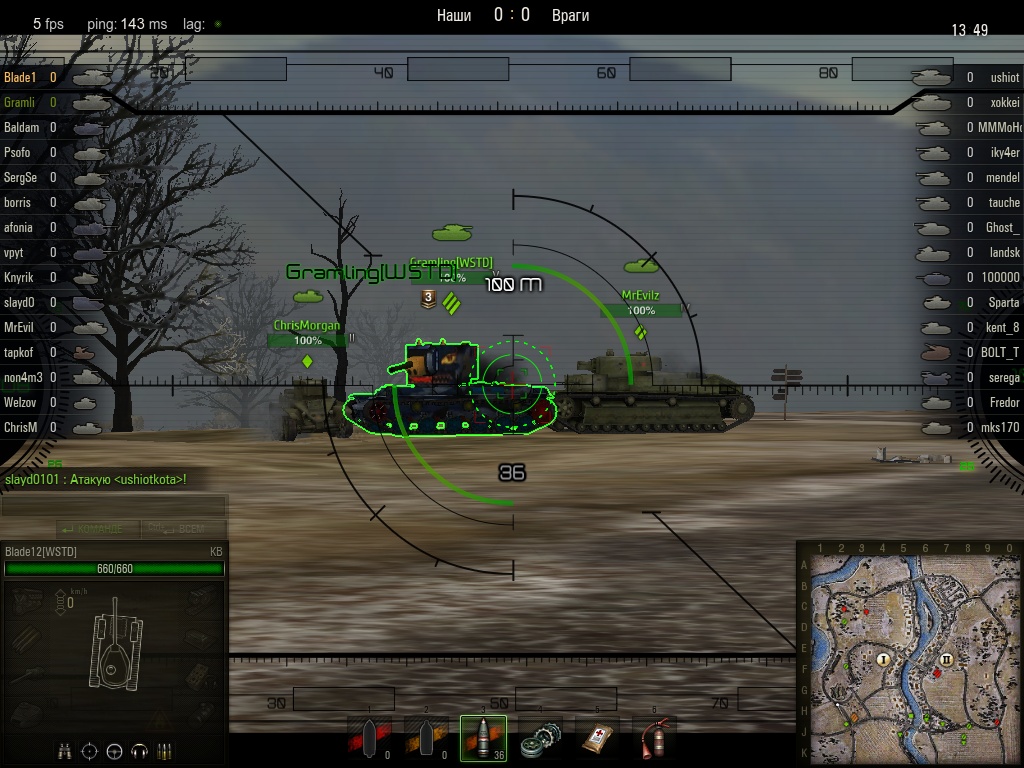Select enemy ushiot in the enemy list
This screenshot has width=1024, height=768.
1004,77
